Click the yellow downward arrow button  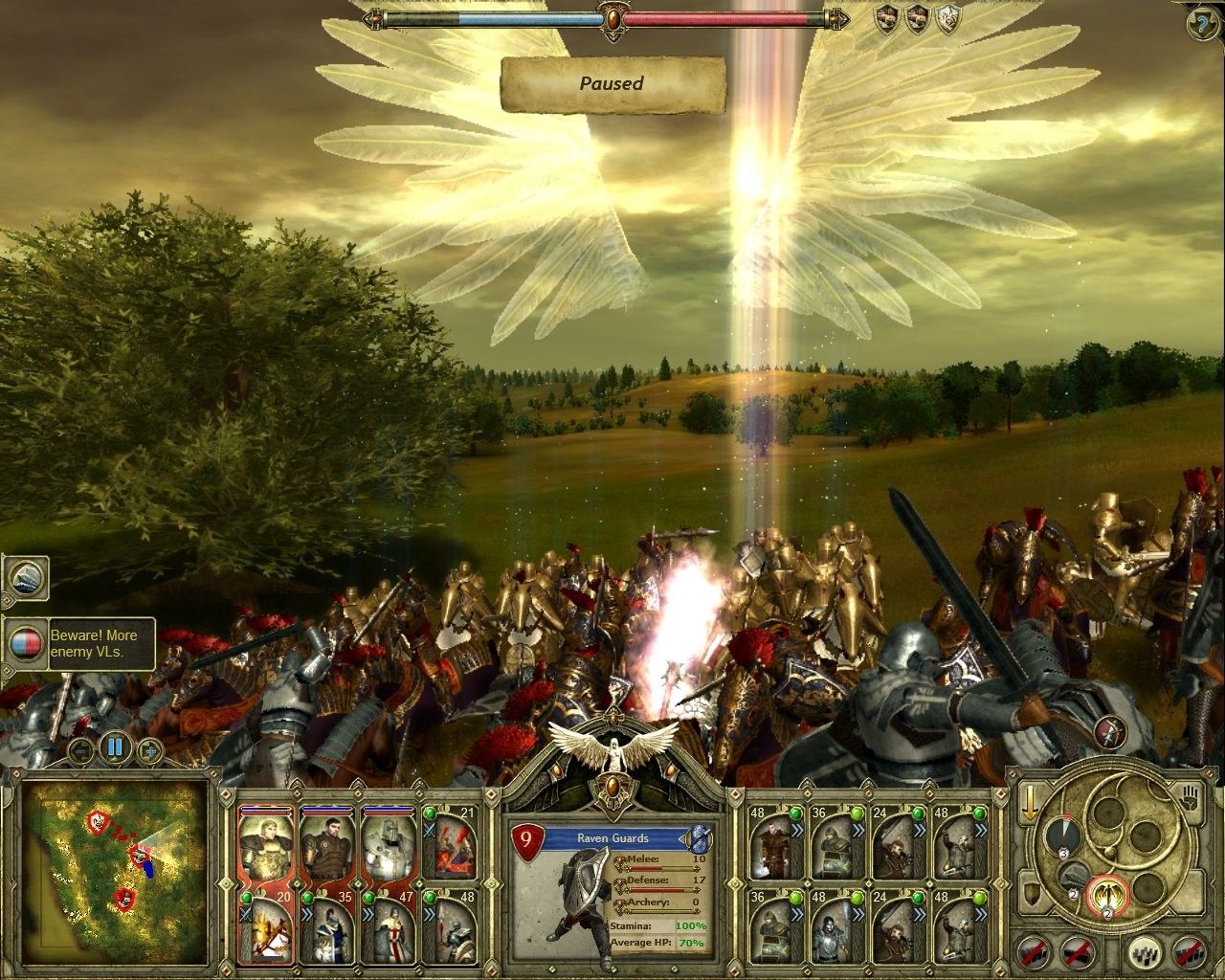coord(1030,802)
